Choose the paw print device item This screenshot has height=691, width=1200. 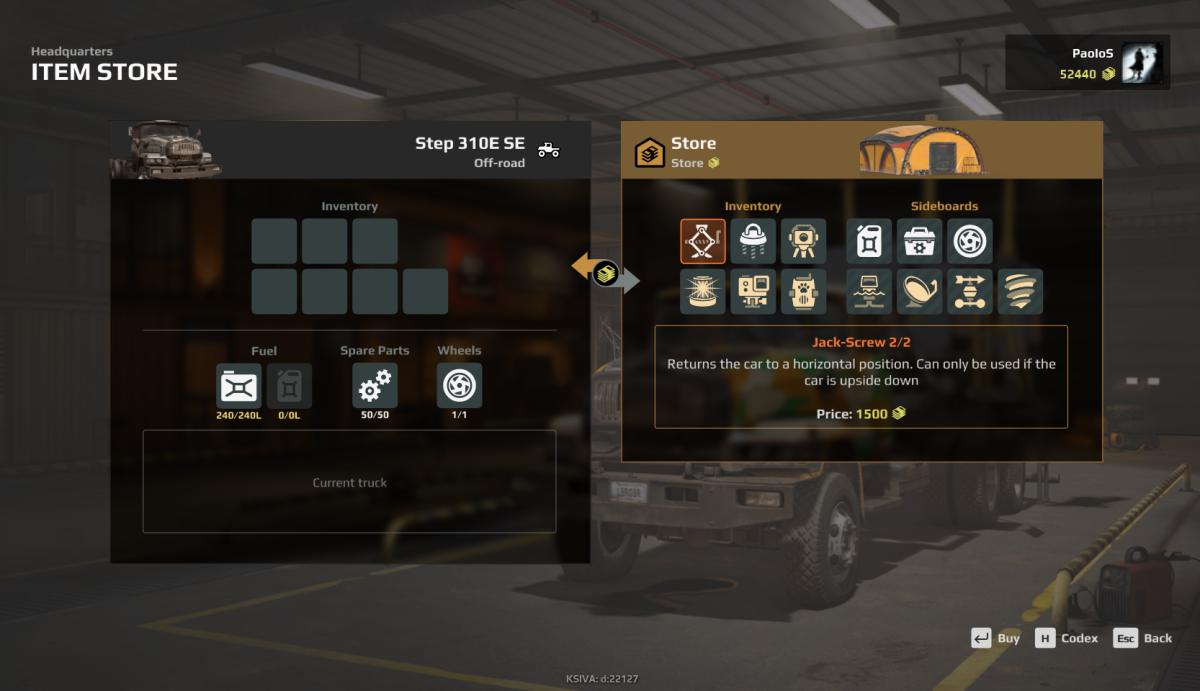pyautogui.click(x=803, y=291)
